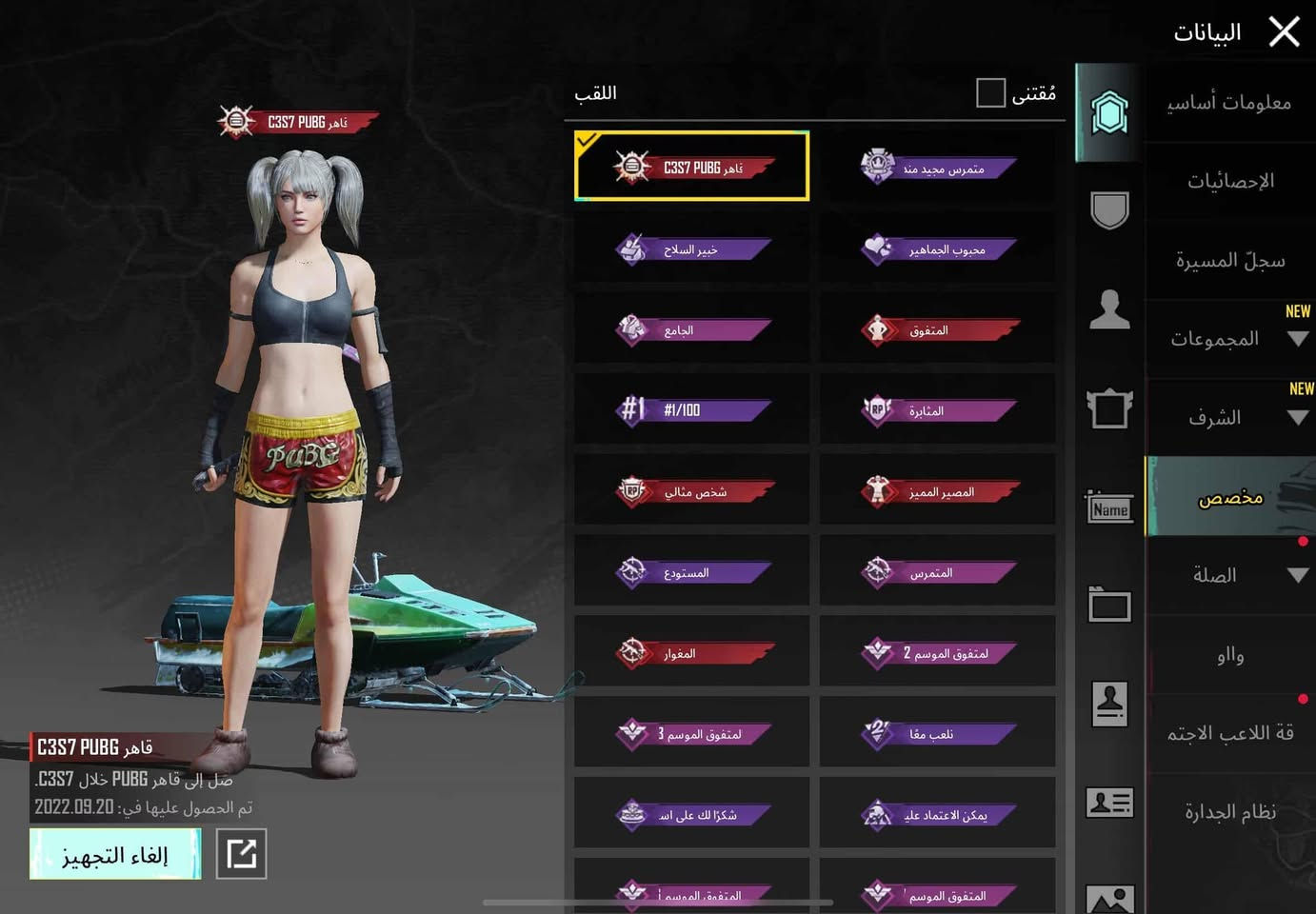
Task: Expand the الشرف menu entry
Action: [1229, 417]
